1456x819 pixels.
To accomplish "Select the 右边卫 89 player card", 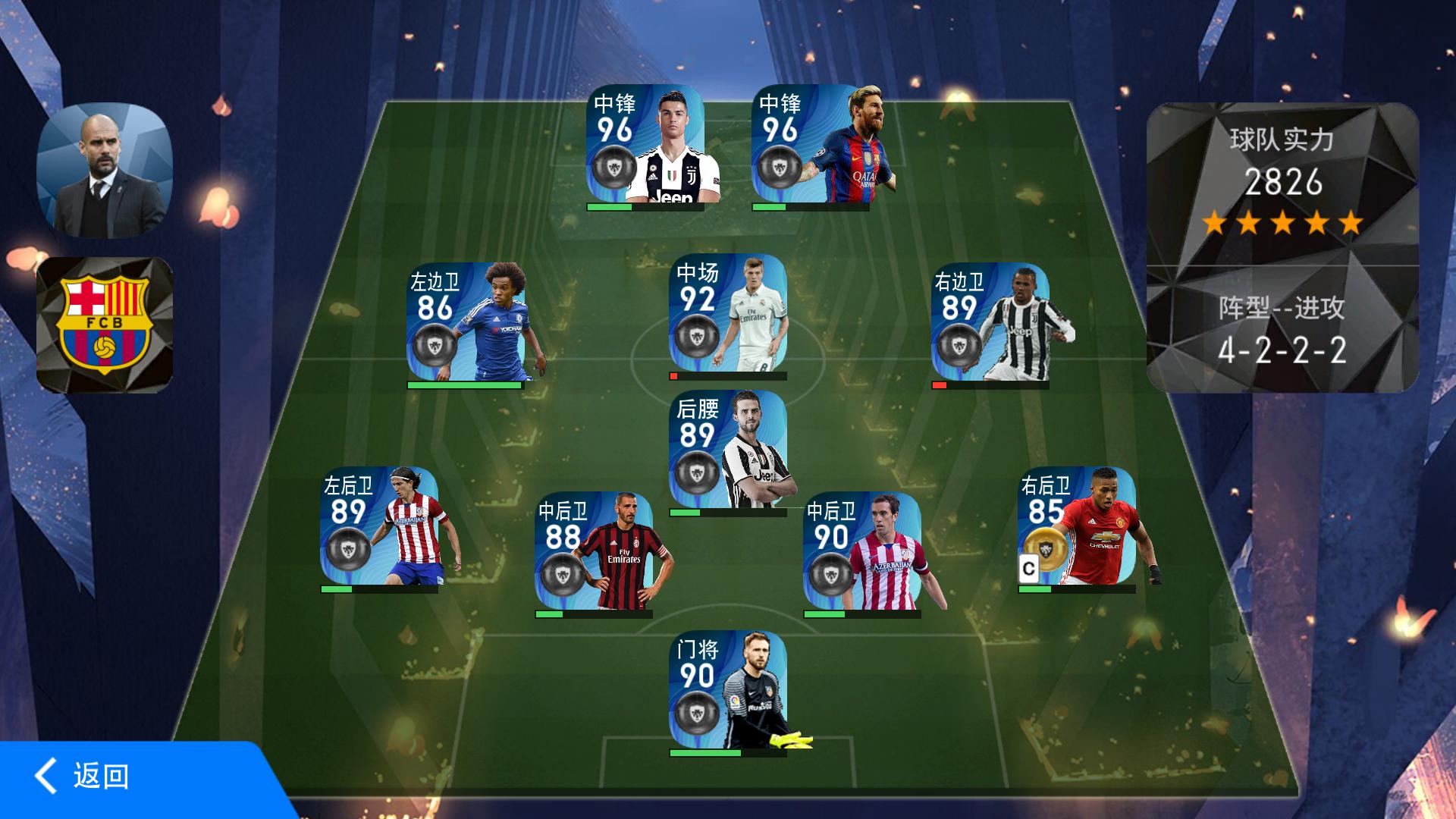I will click(990, 322).
